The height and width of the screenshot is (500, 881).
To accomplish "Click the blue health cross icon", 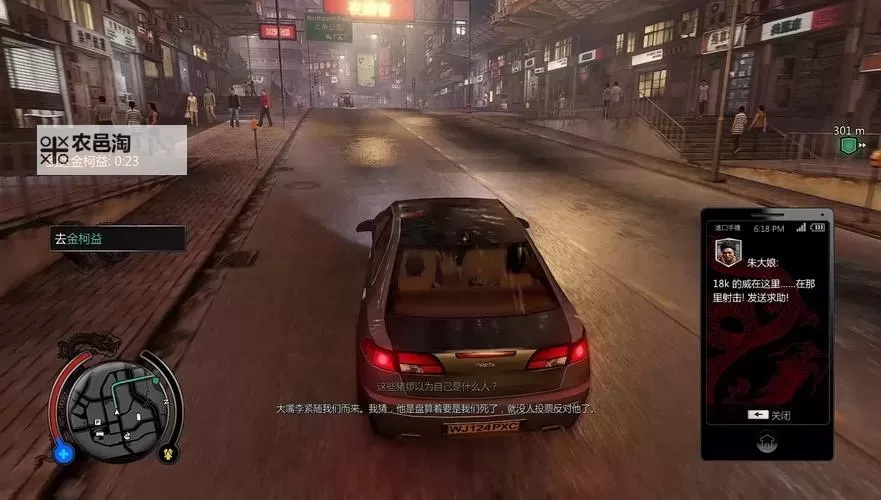I will click(64, 453).
